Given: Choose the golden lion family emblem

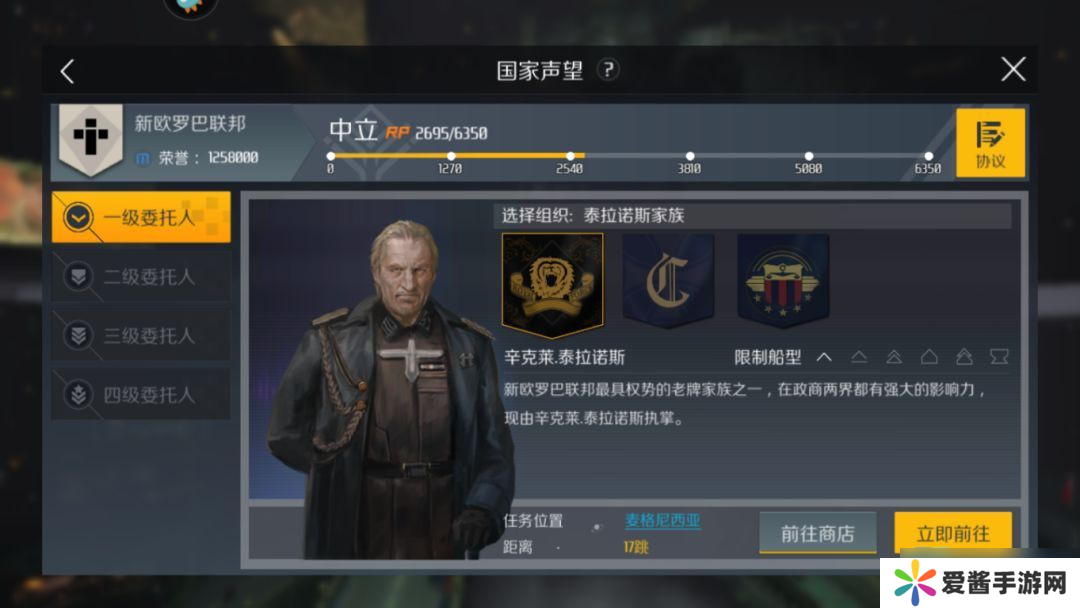Looking at the screenshot, I should (552, 285).
